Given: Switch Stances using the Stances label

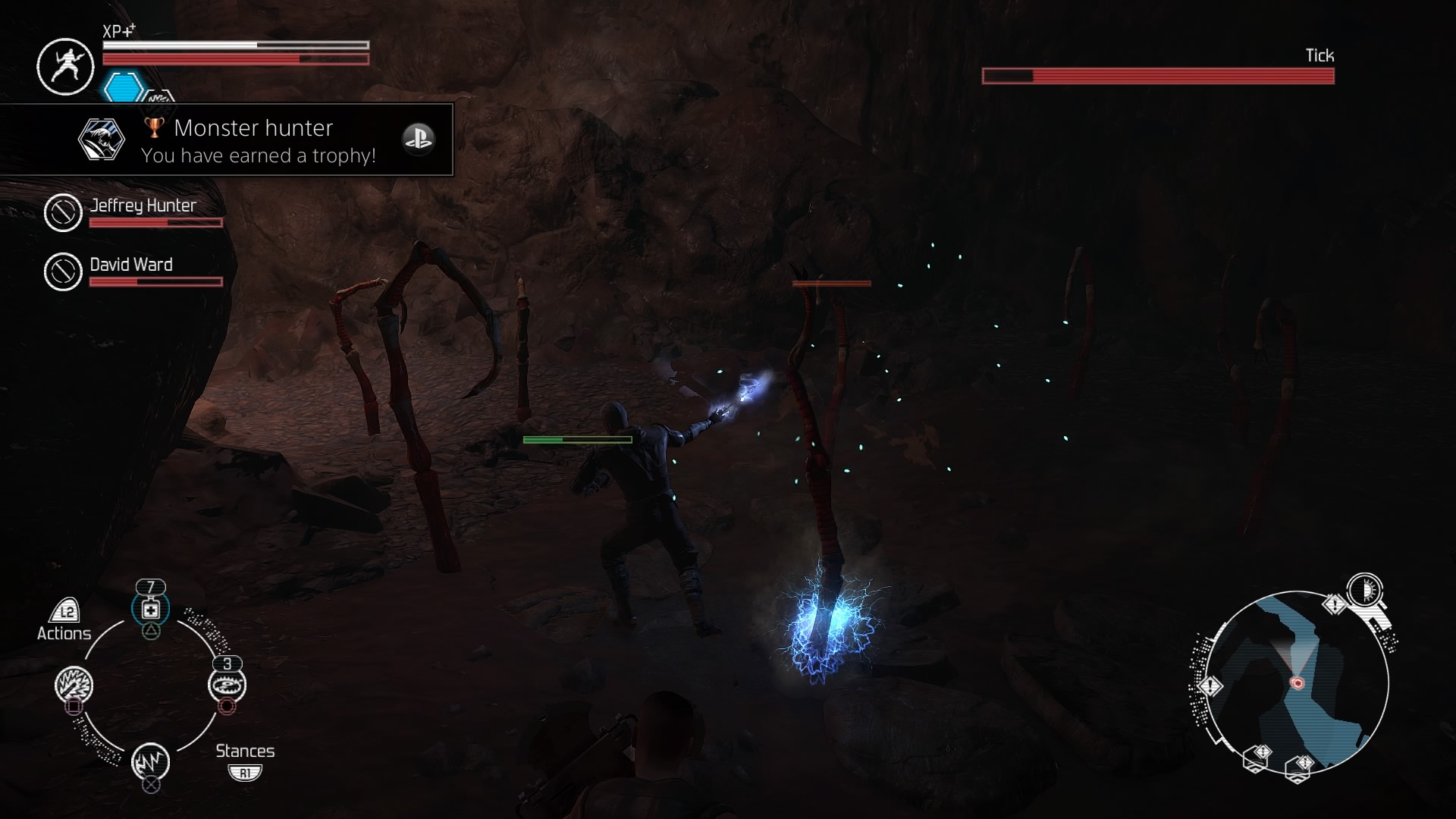Looking at the screenshot, I should tap(244, 751).
